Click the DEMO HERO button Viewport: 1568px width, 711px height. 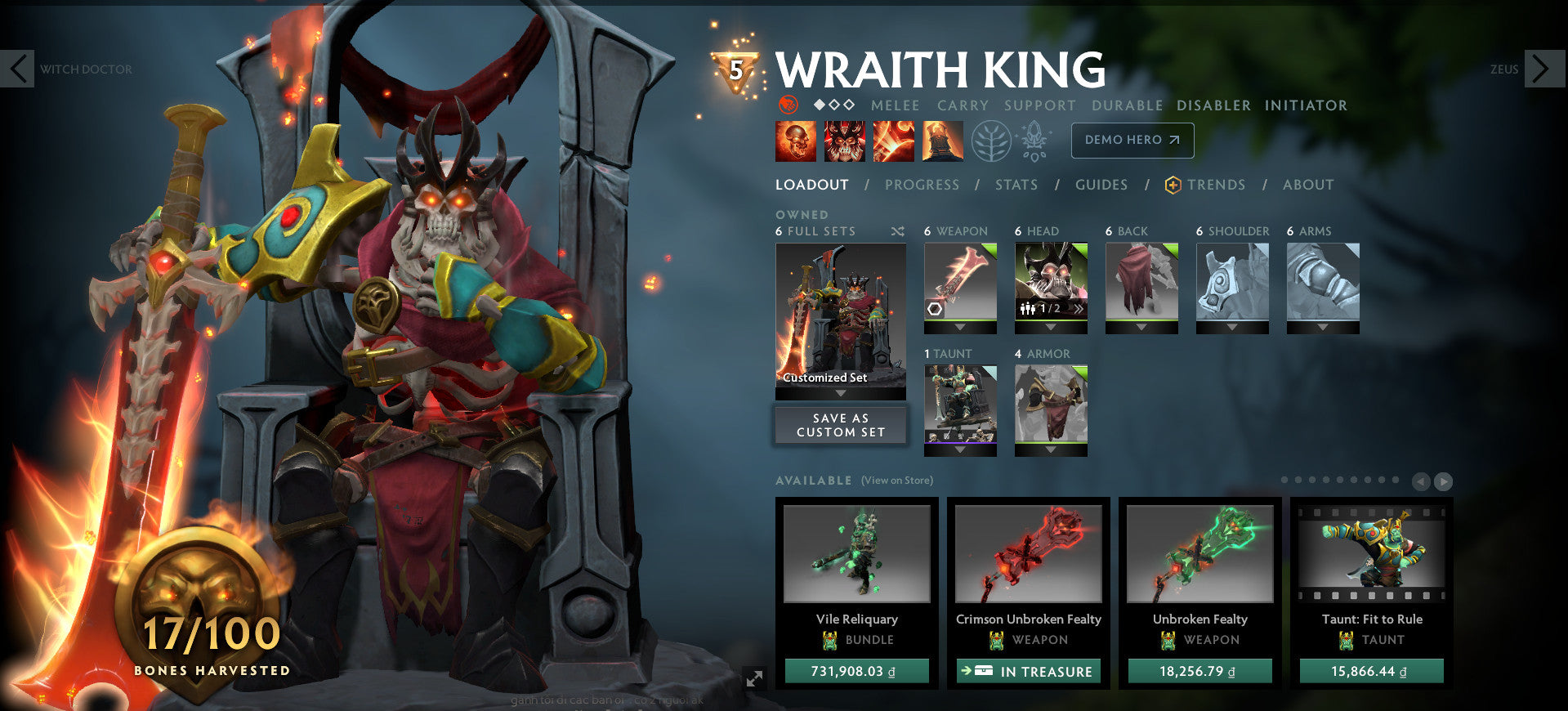point(1132,140)
